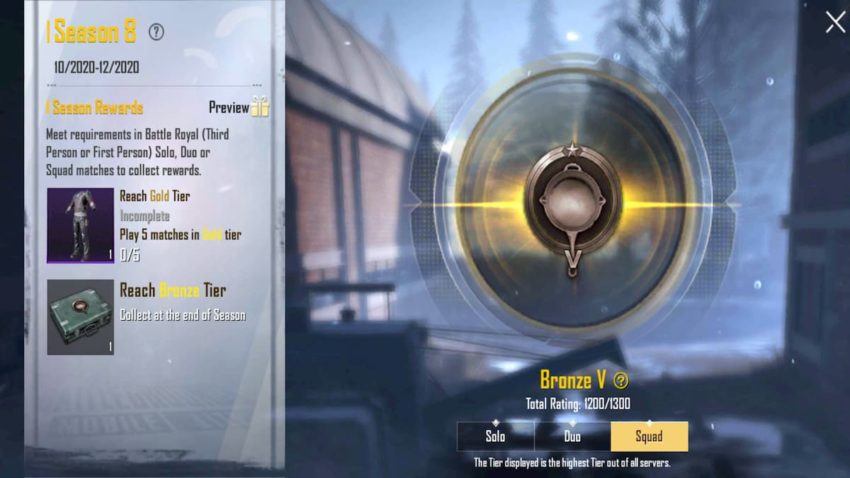This screenshot has height=478, width=850.
Task: Preview the season rewards
Action: (240, 108)
